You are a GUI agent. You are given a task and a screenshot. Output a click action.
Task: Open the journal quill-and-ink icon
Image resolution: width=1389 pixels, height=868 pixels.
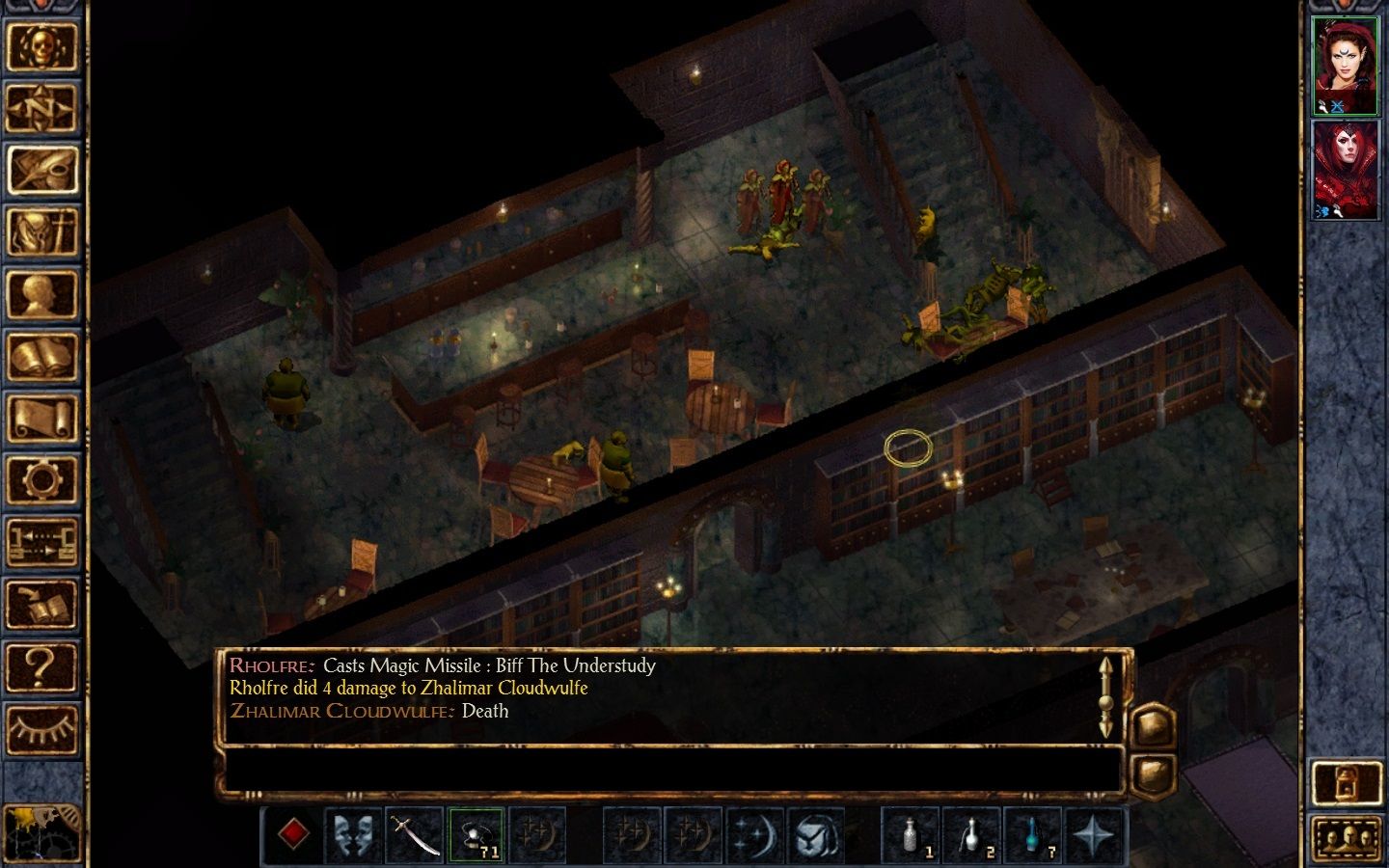pos(43,168)
